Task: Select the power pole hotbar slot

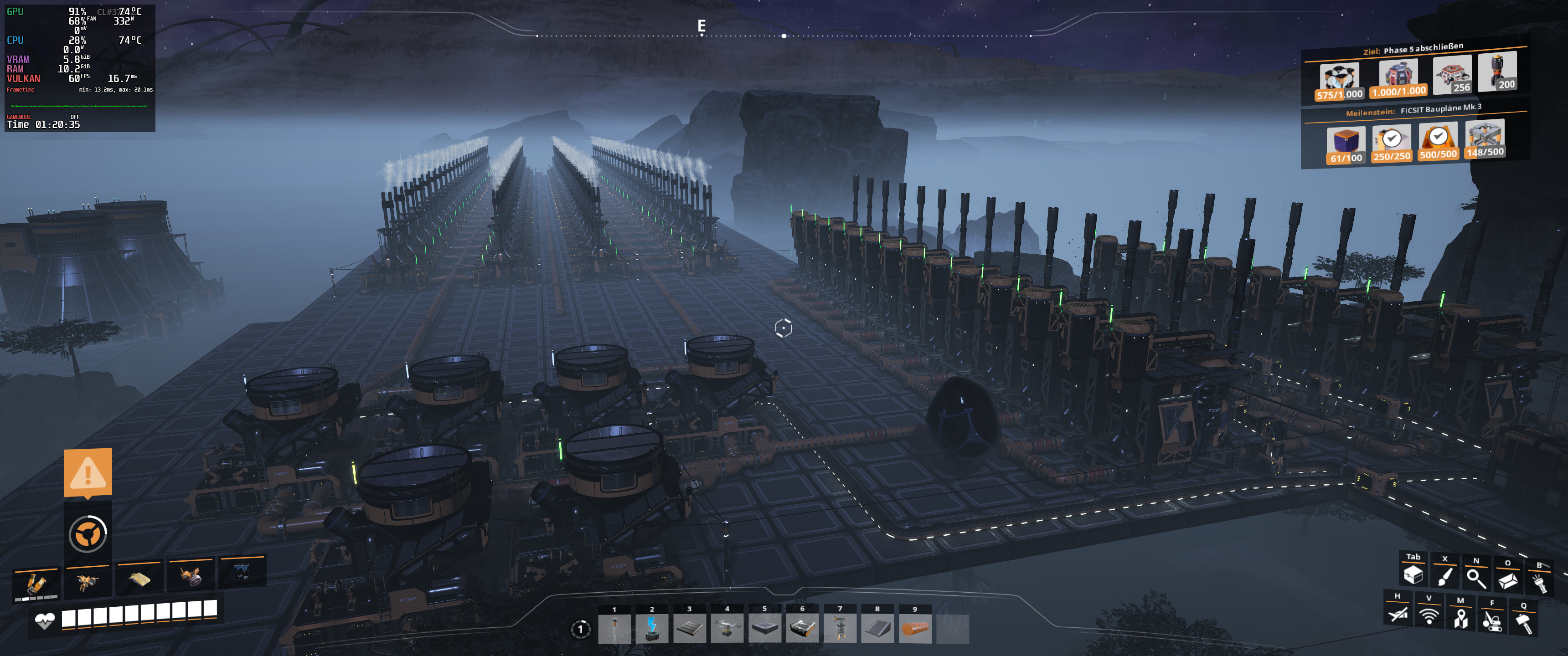Action: (614, 628)
